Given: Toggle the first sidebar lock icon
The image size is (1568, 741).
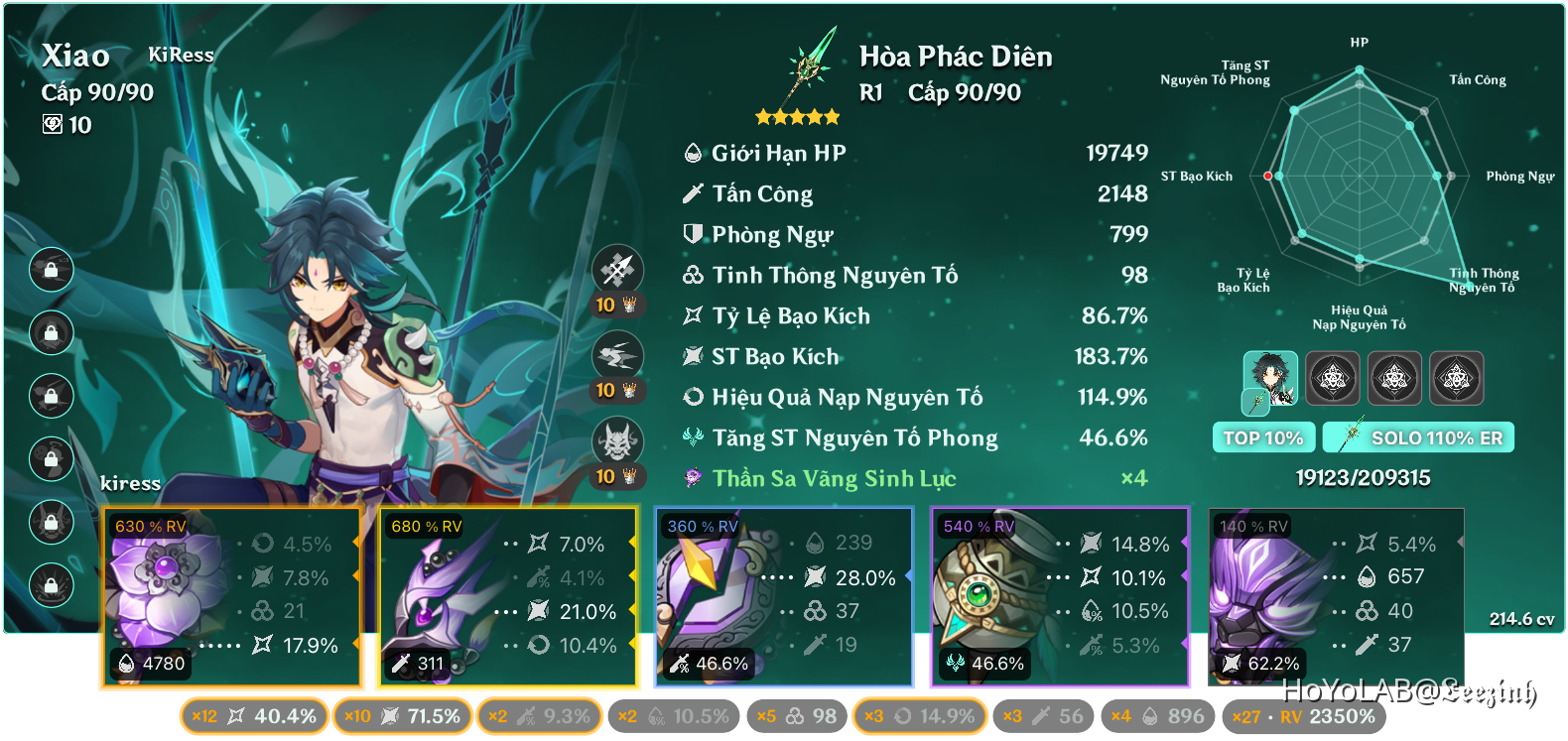Looking at the screenshot, I should tap(52, 270).
